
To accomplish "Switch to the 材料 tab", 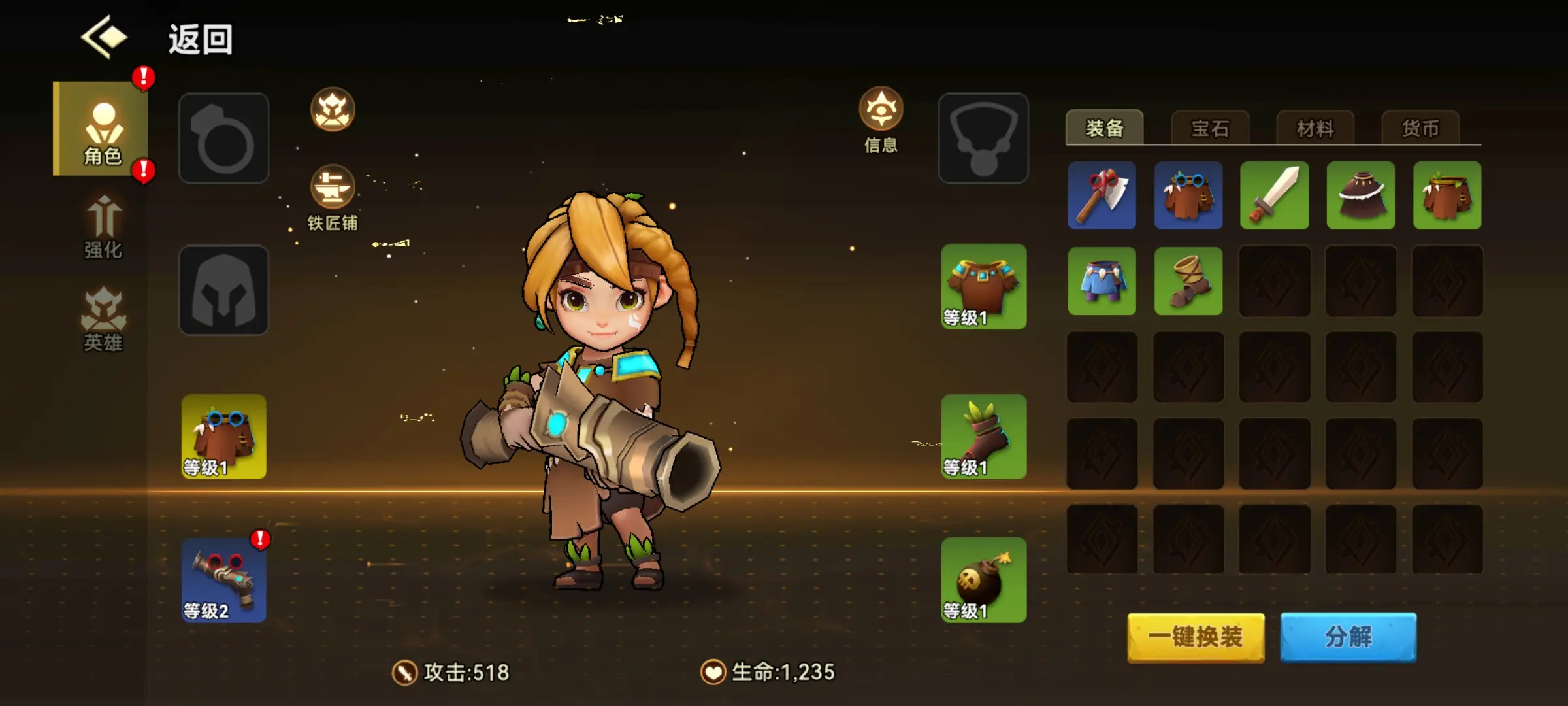I will click(x=1315, y=128).
